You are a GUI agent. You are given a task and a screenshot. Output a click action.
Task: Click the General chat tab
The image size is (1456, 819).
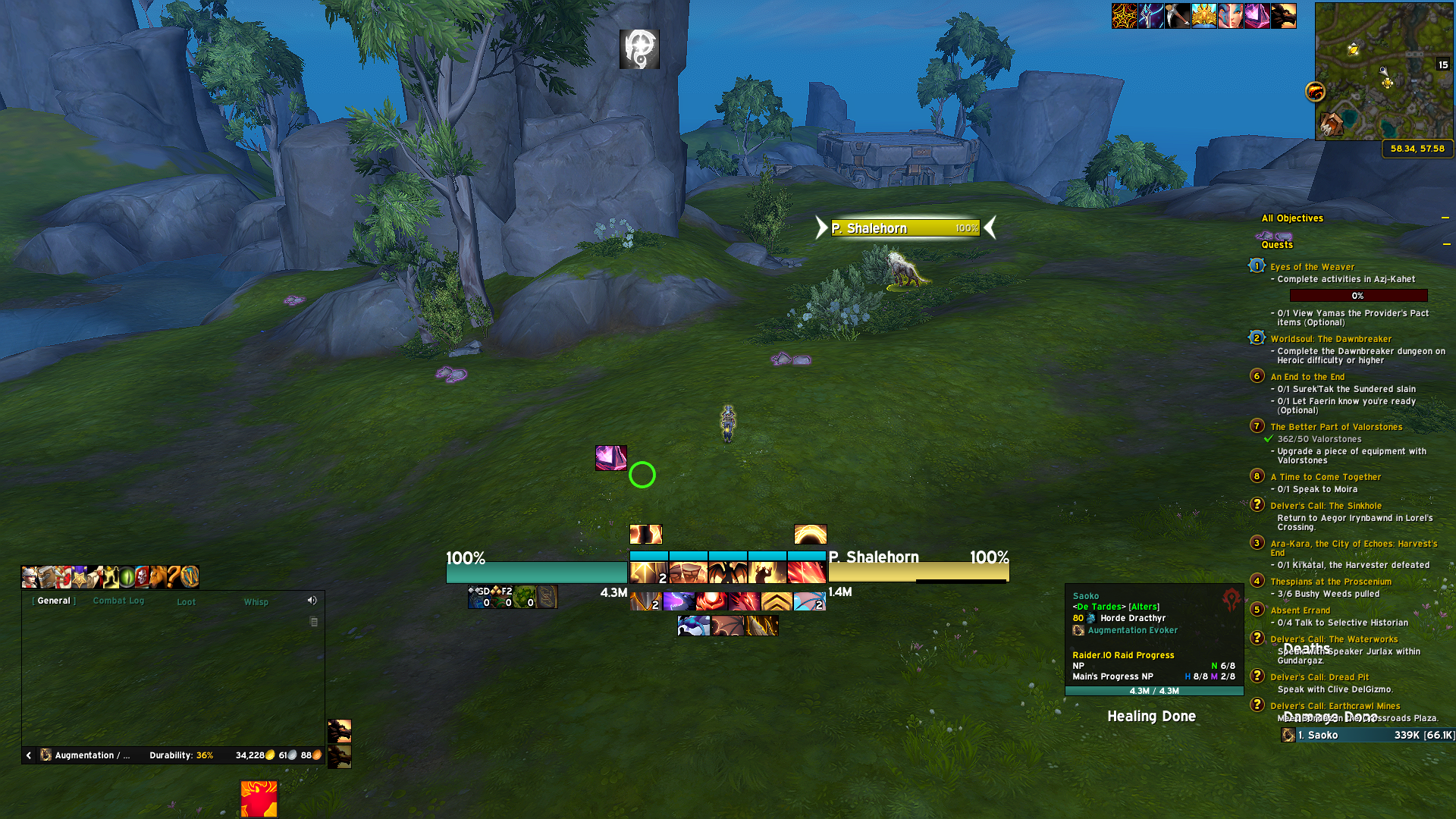[54, 601]
